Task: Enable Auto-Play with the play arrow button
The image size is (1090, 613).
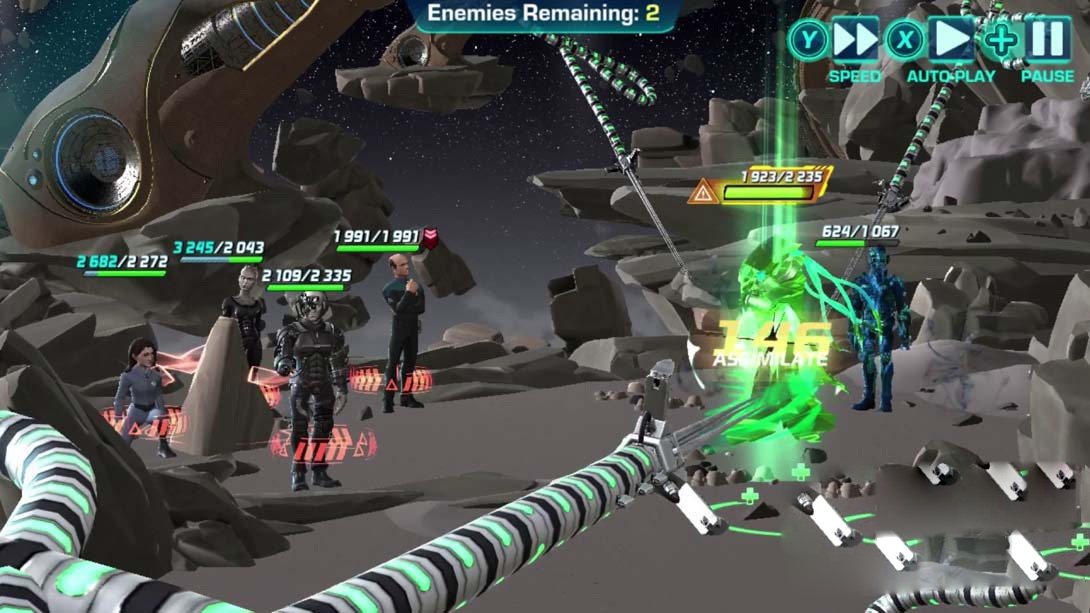Action: point(951,41)
